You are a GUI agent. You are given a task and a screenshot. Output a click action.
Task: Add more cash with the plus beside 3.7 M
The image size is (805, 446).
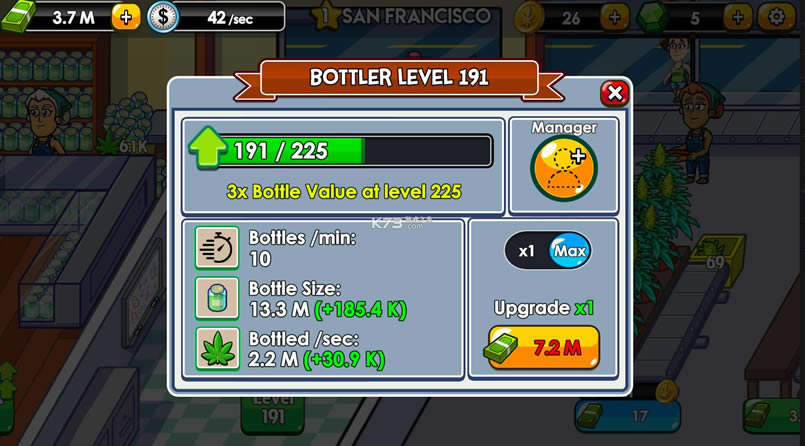(x=126, y=17)
